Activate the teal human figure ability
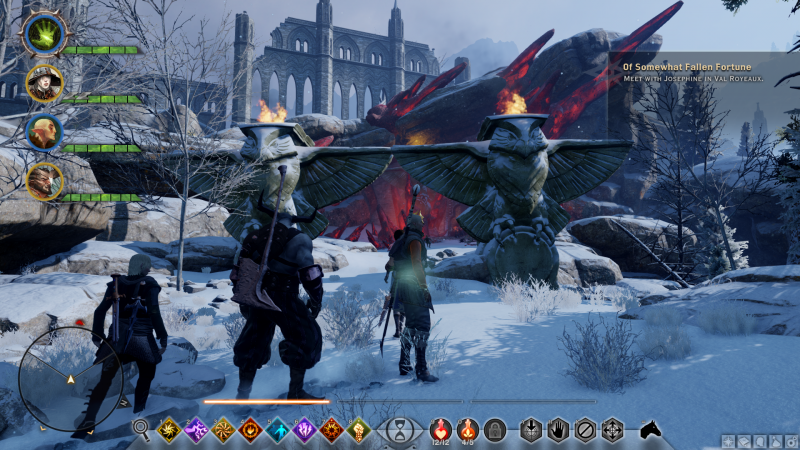This screenshot has width=800, height=450. click(x=277, y=430)
